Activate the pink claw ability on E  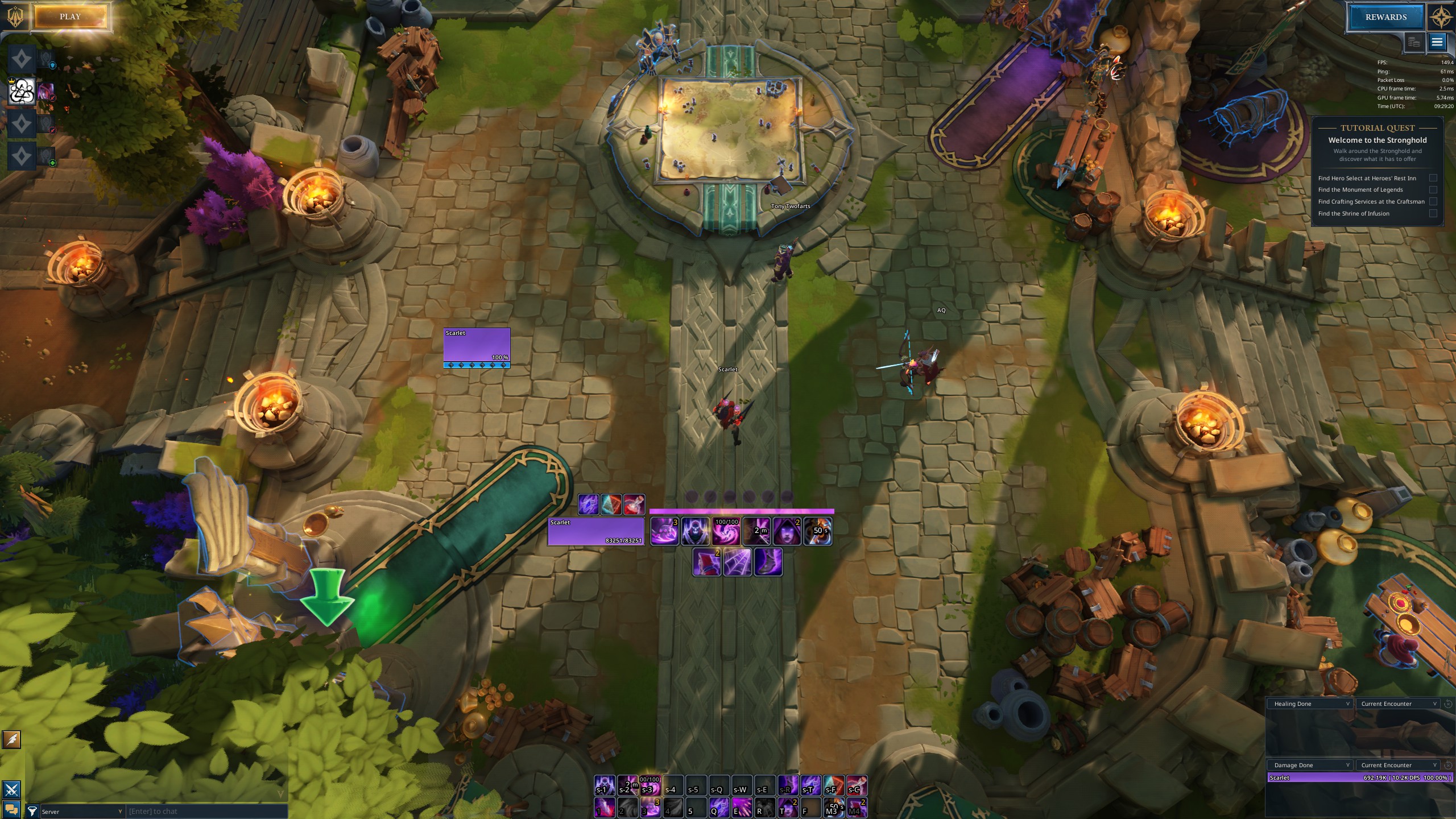click(742, 807)
